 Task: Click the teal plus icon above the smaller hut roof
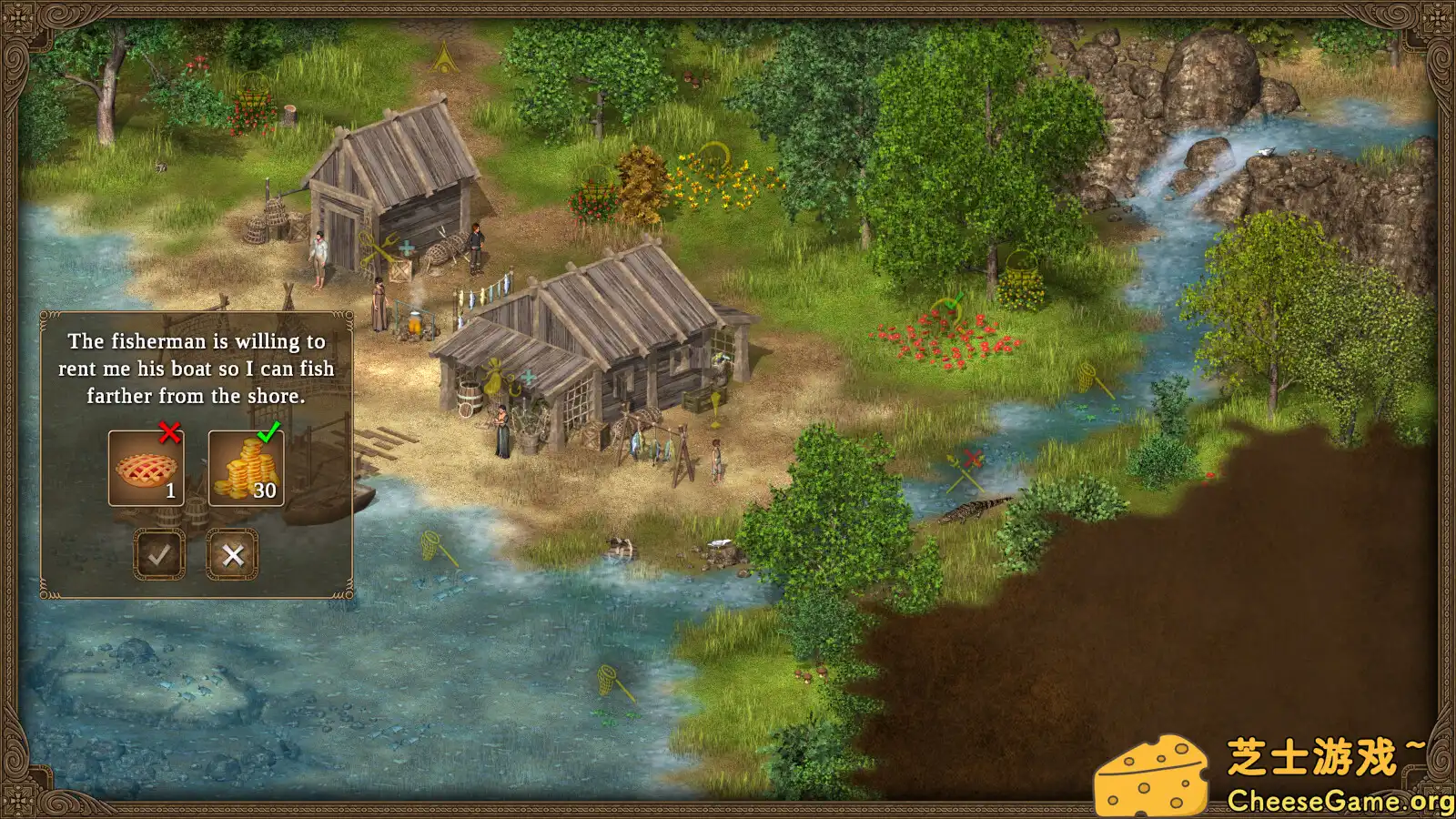pos(528,375)
